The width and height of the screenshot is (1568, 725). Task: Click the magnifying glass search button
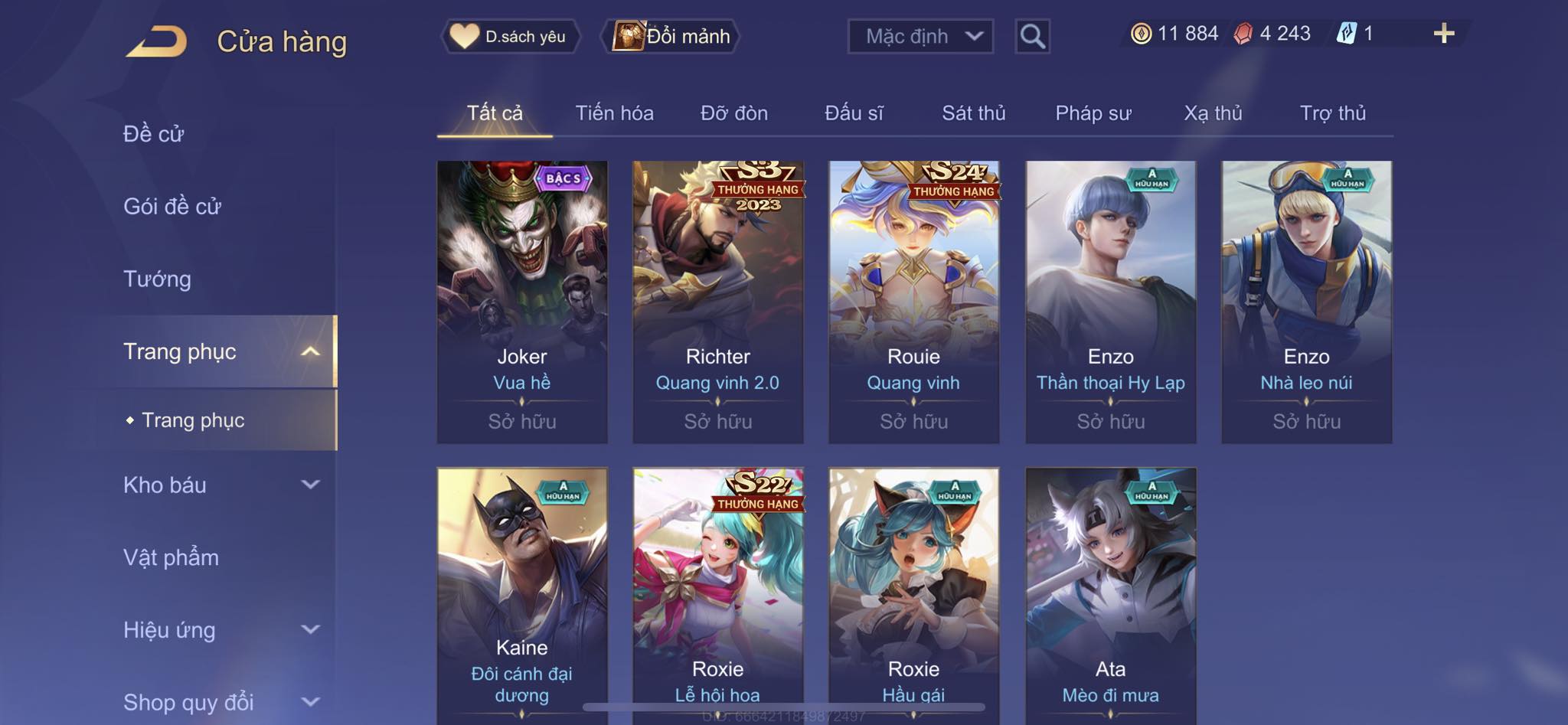click(x=1032, y=36)
